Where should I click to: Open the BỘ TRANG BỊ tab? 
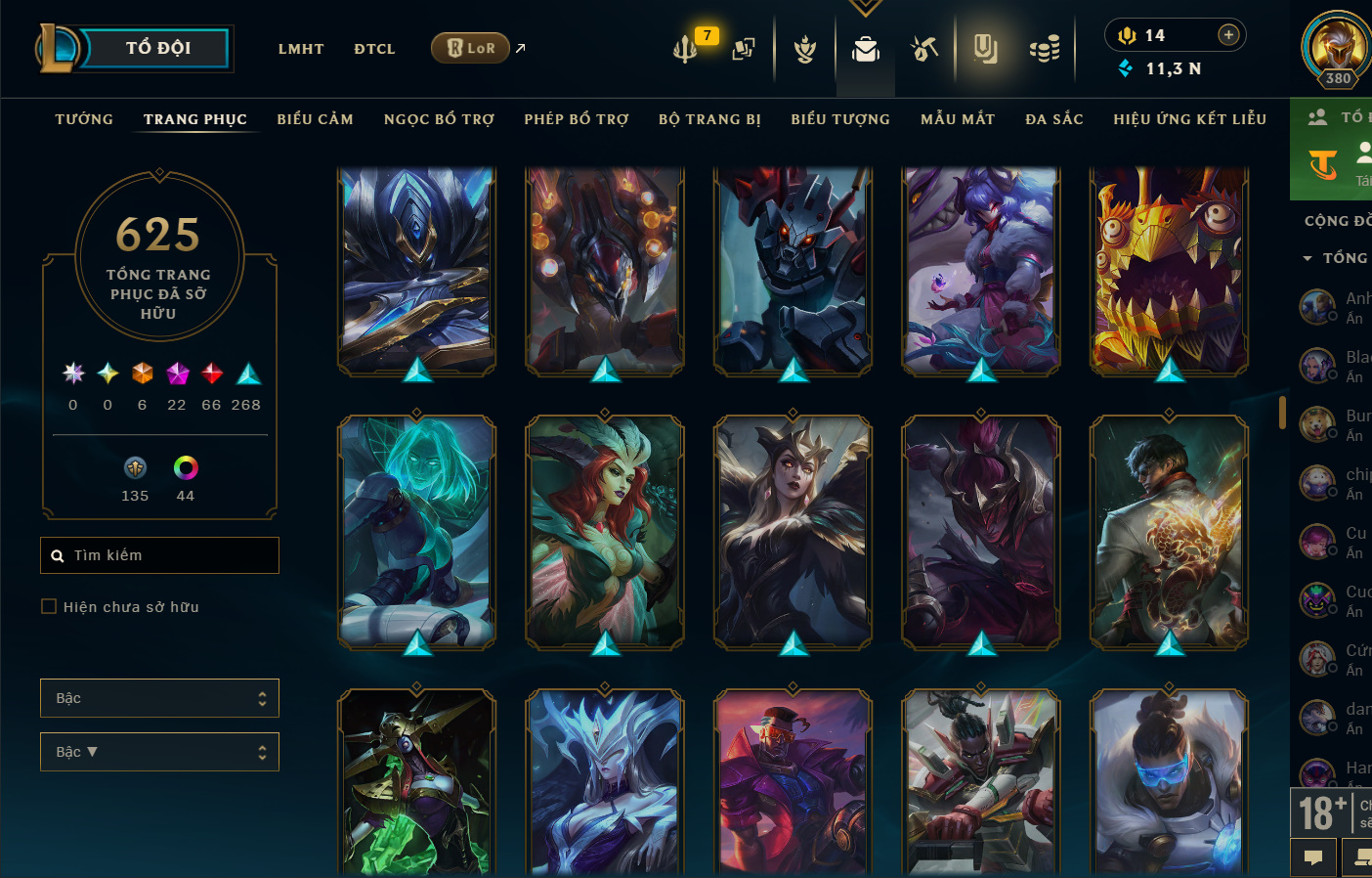click(x=709, y=119)
